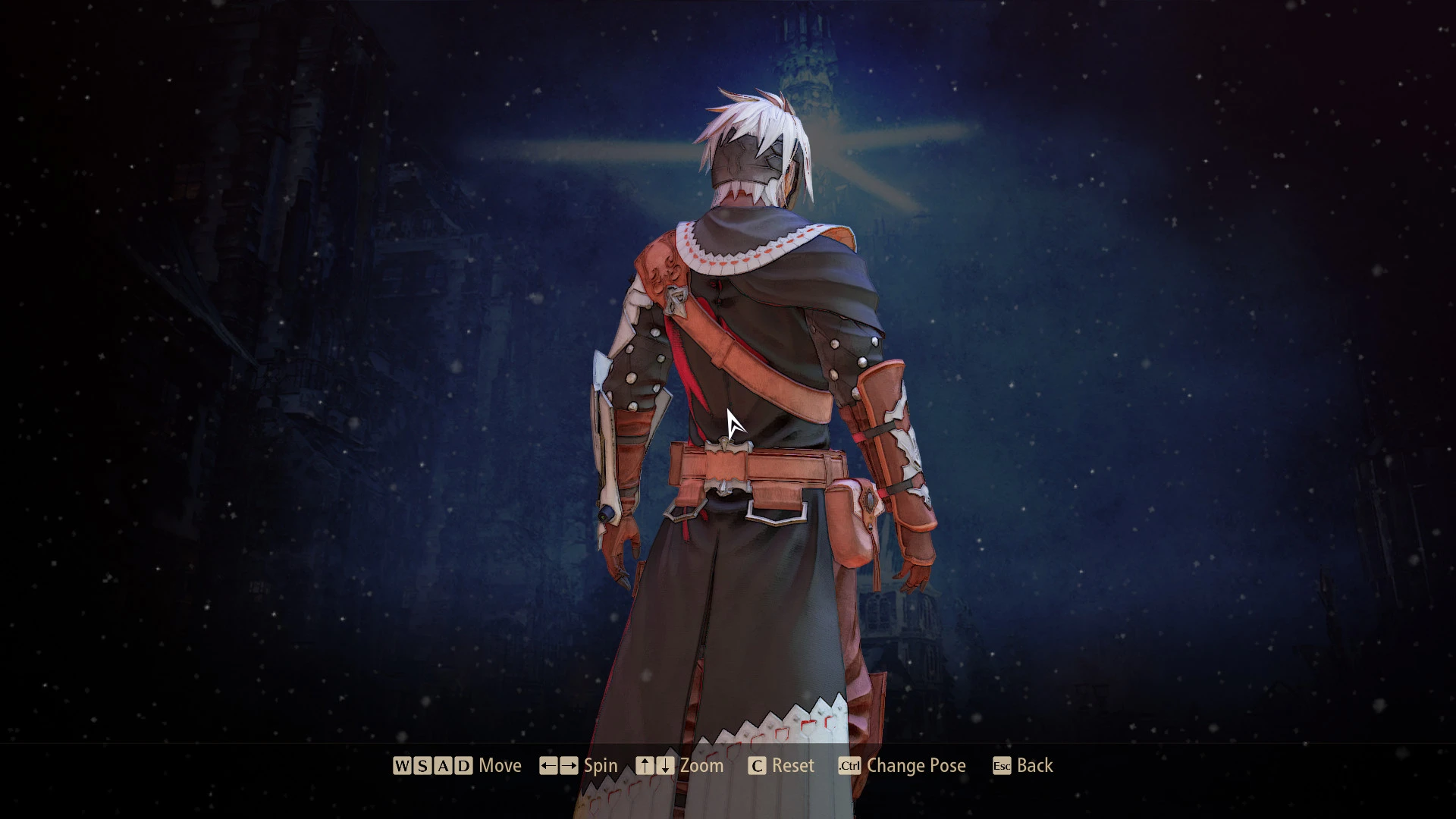Select the right arrow Spin icon
Image resolution: width=1456 pixels, height=819 pixels.
pos(569,765)
